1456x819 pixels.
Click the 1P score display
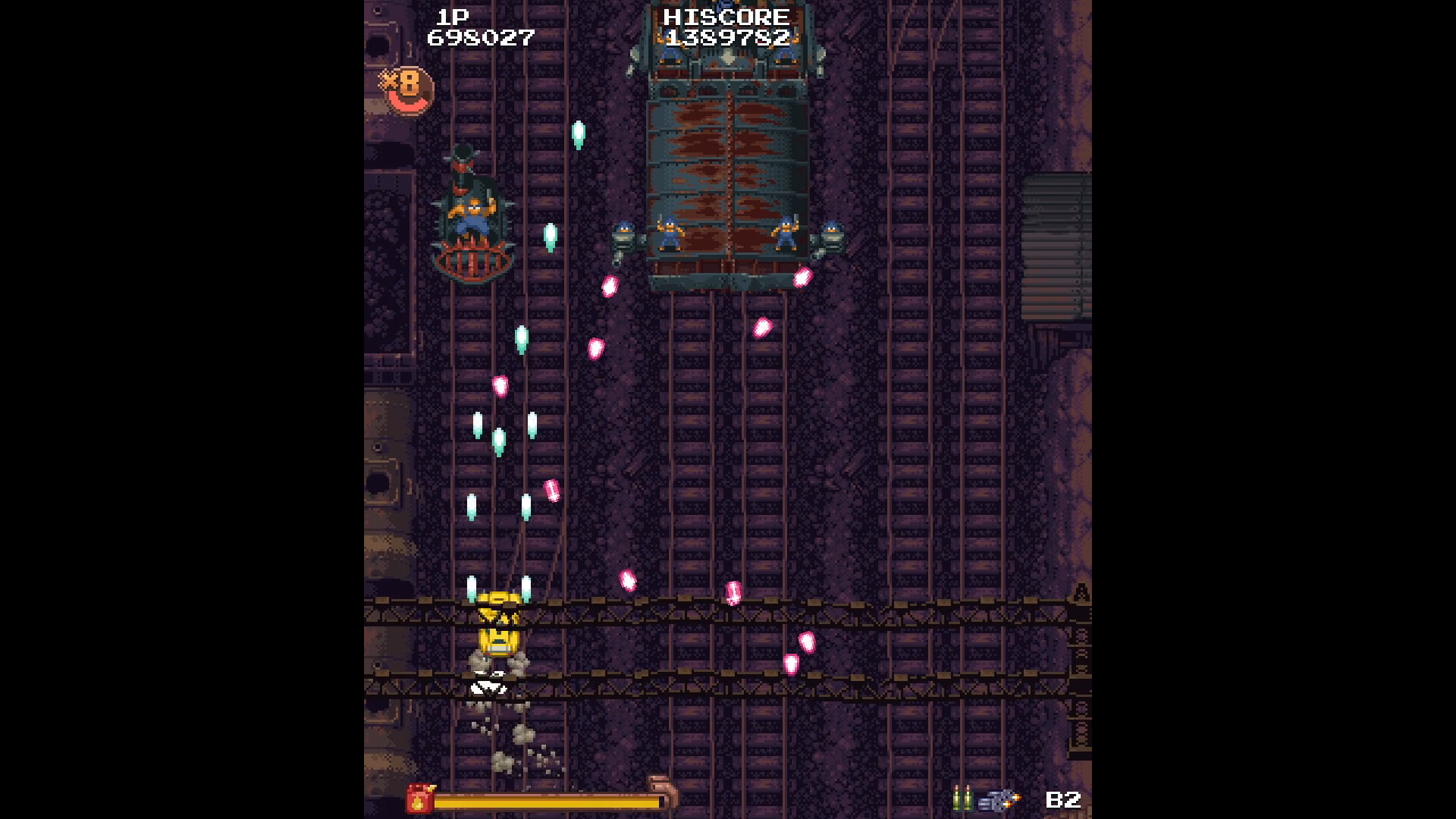479,36
